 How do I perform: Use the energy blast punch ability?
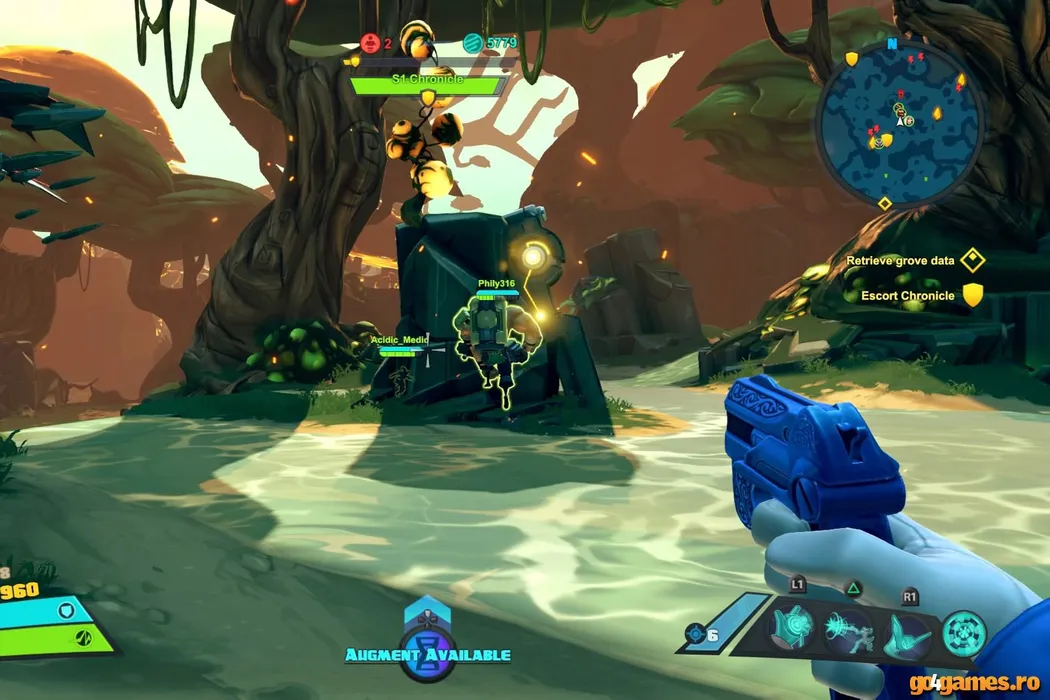850,632
